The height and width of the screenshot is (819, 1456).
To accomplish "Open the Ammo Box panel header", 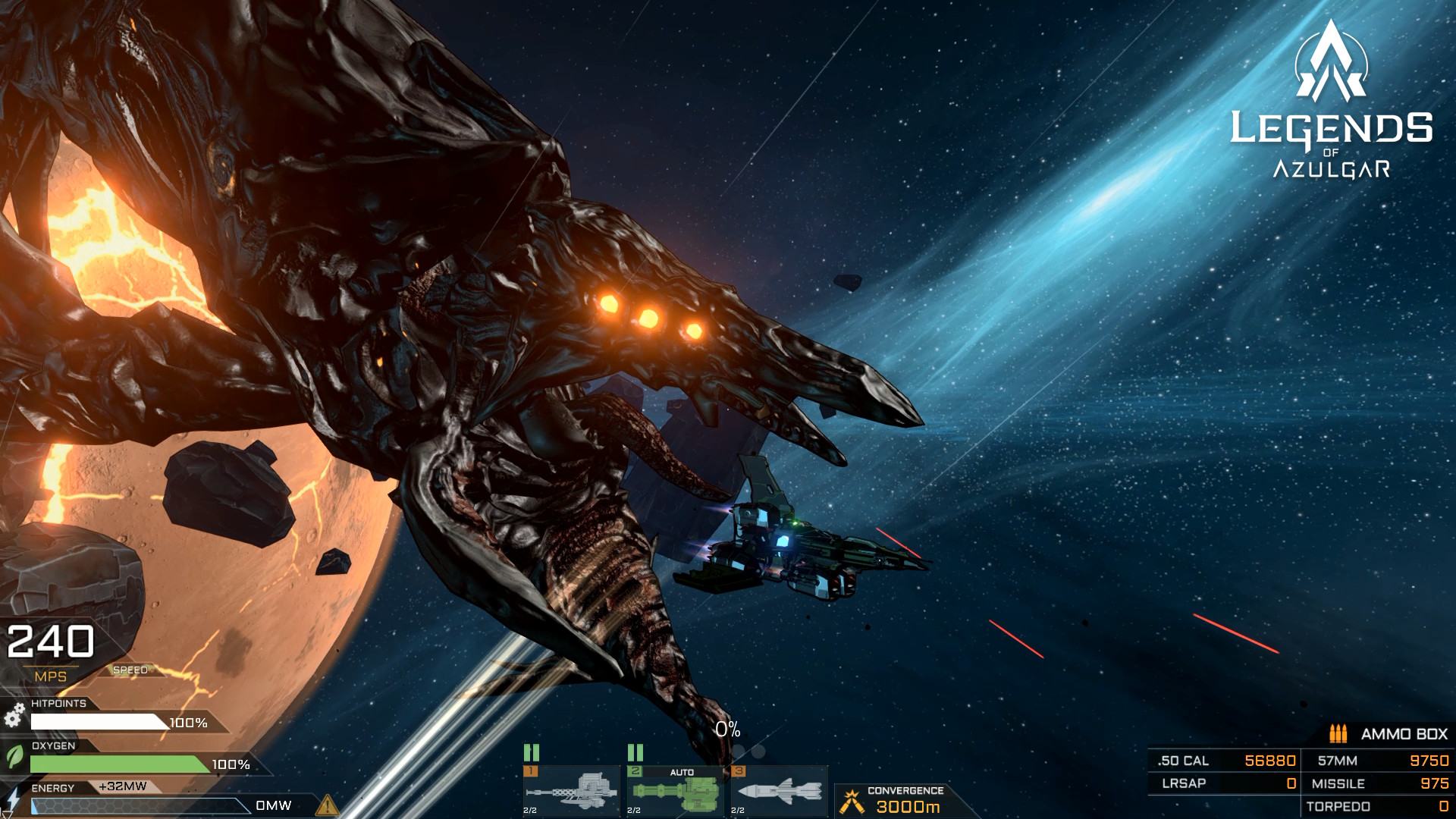I will 1389,734.
